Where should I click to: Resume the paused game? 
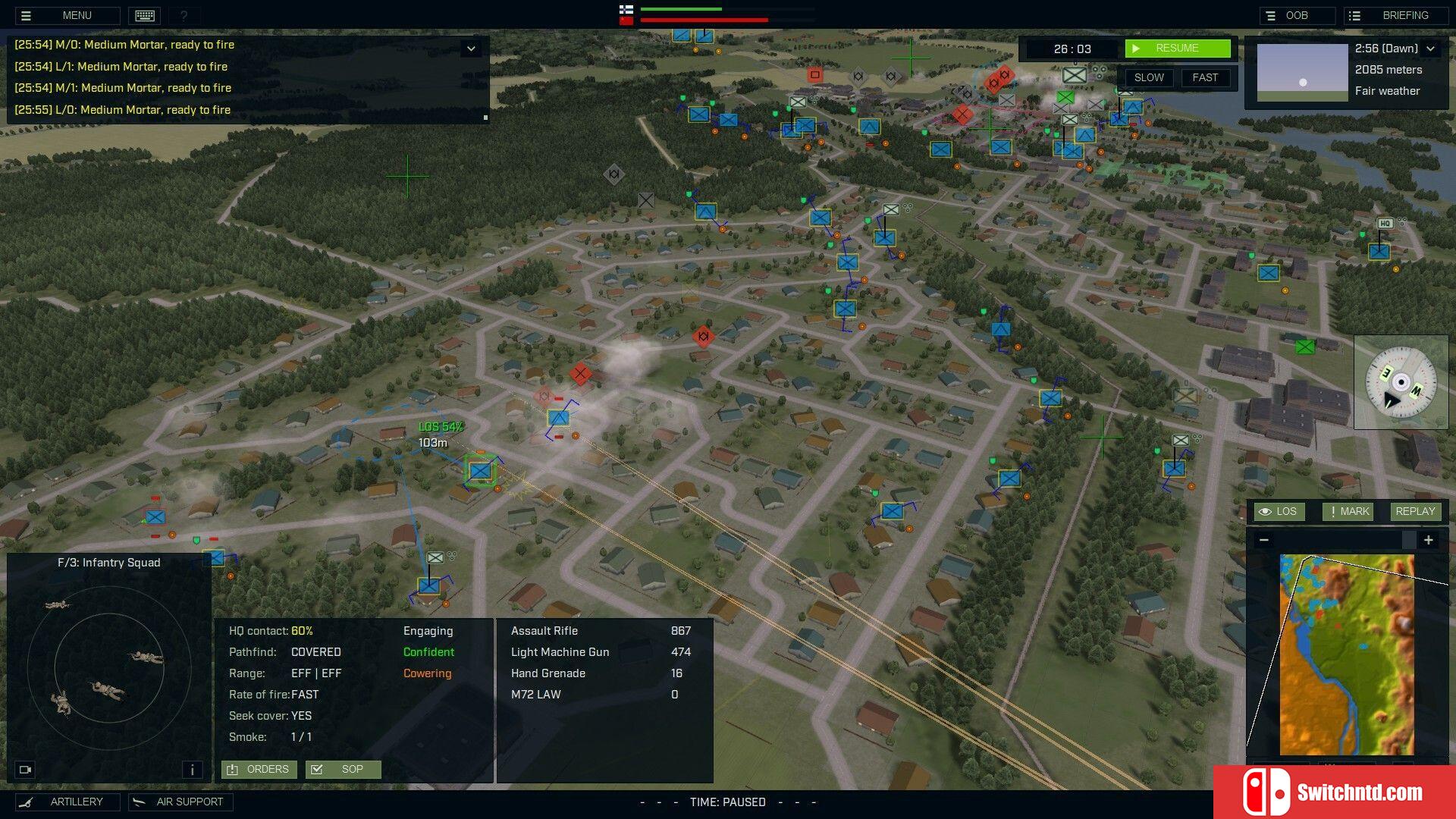[x=1177, y=49]
